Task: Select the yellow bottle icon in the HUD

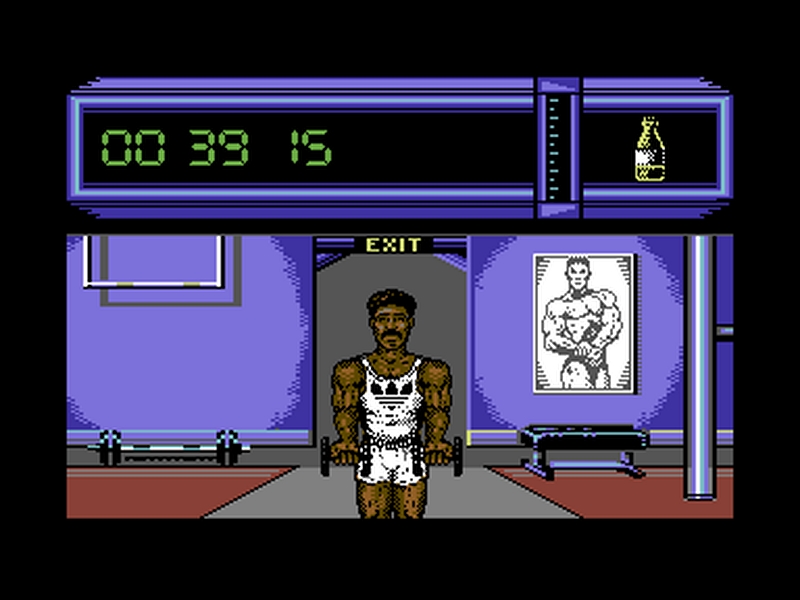Action: 650,150
